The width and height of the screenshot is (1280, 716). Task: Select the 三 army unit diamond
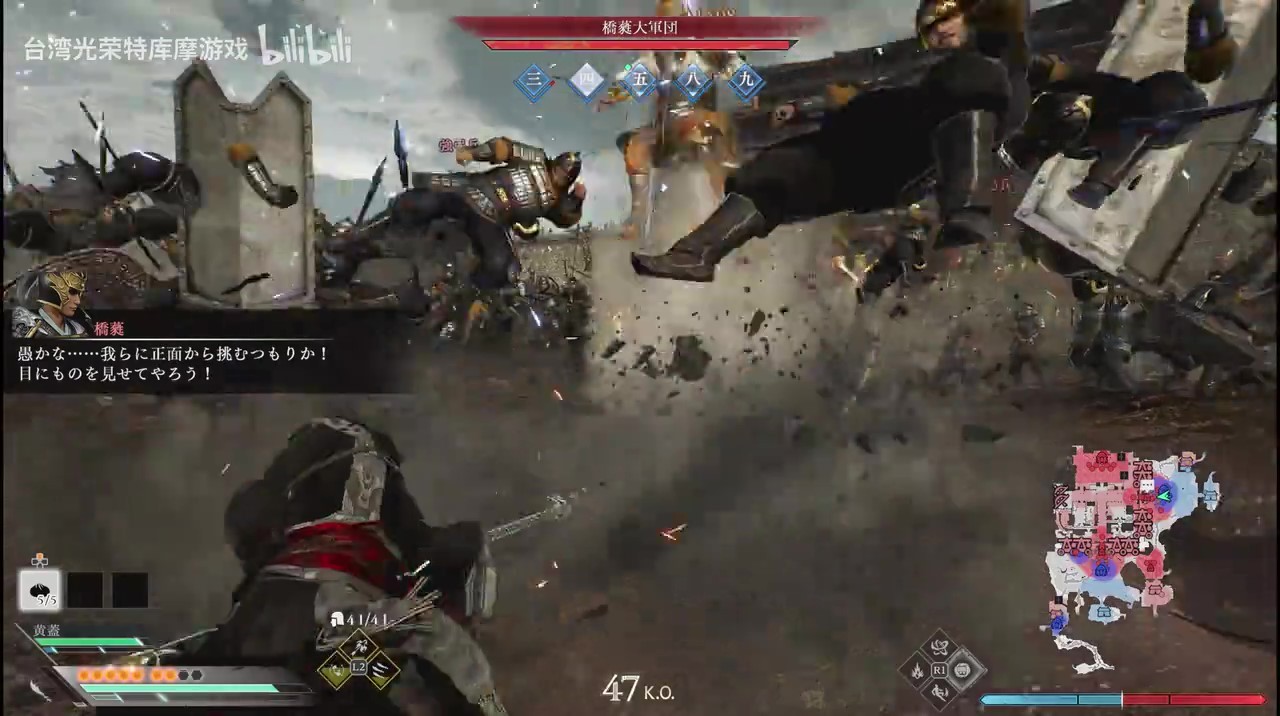point(534,83)
